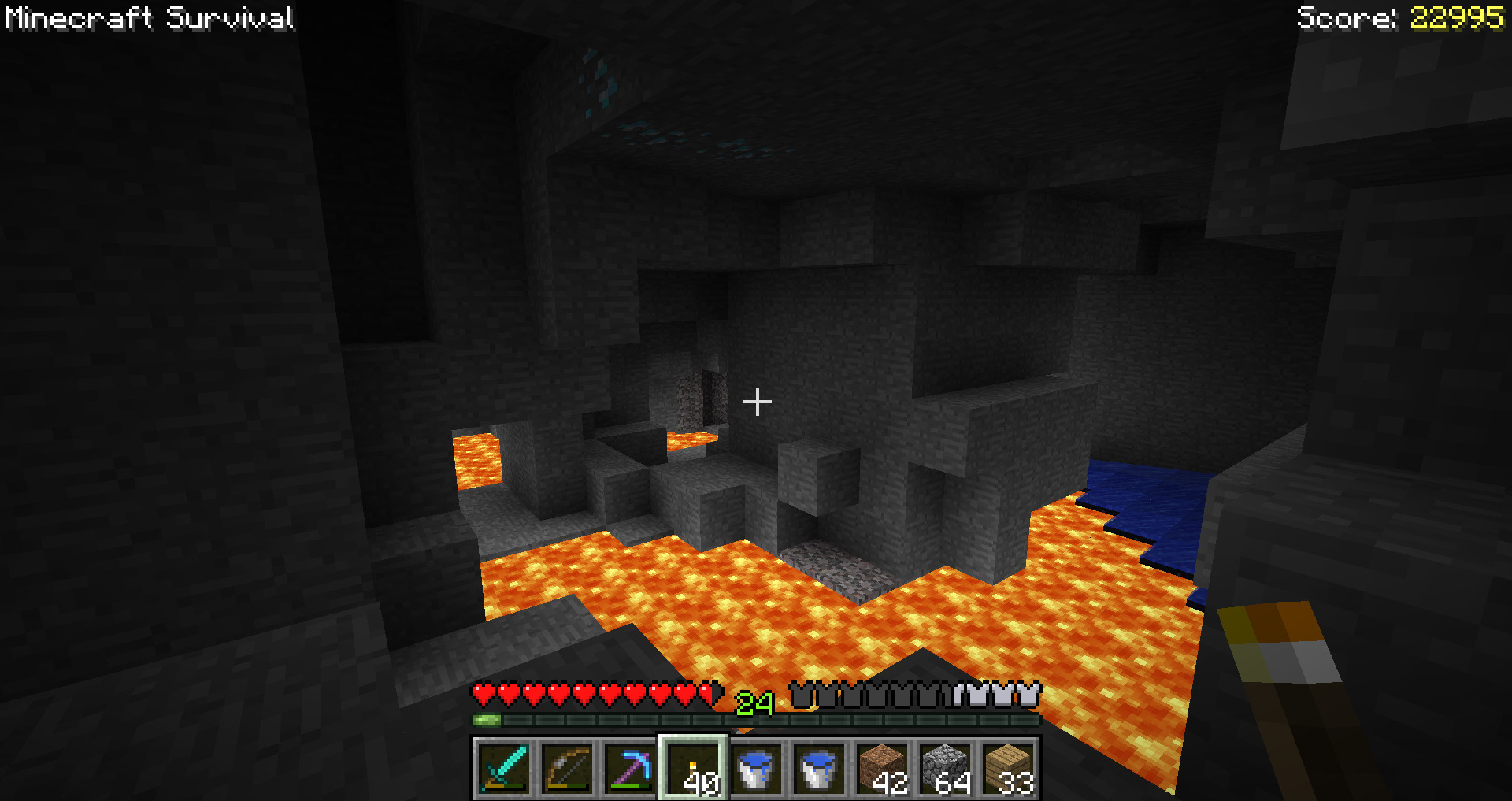Choose the bow in the hotbar
This screenshot has height=801, width=1512.
point(567,767)
